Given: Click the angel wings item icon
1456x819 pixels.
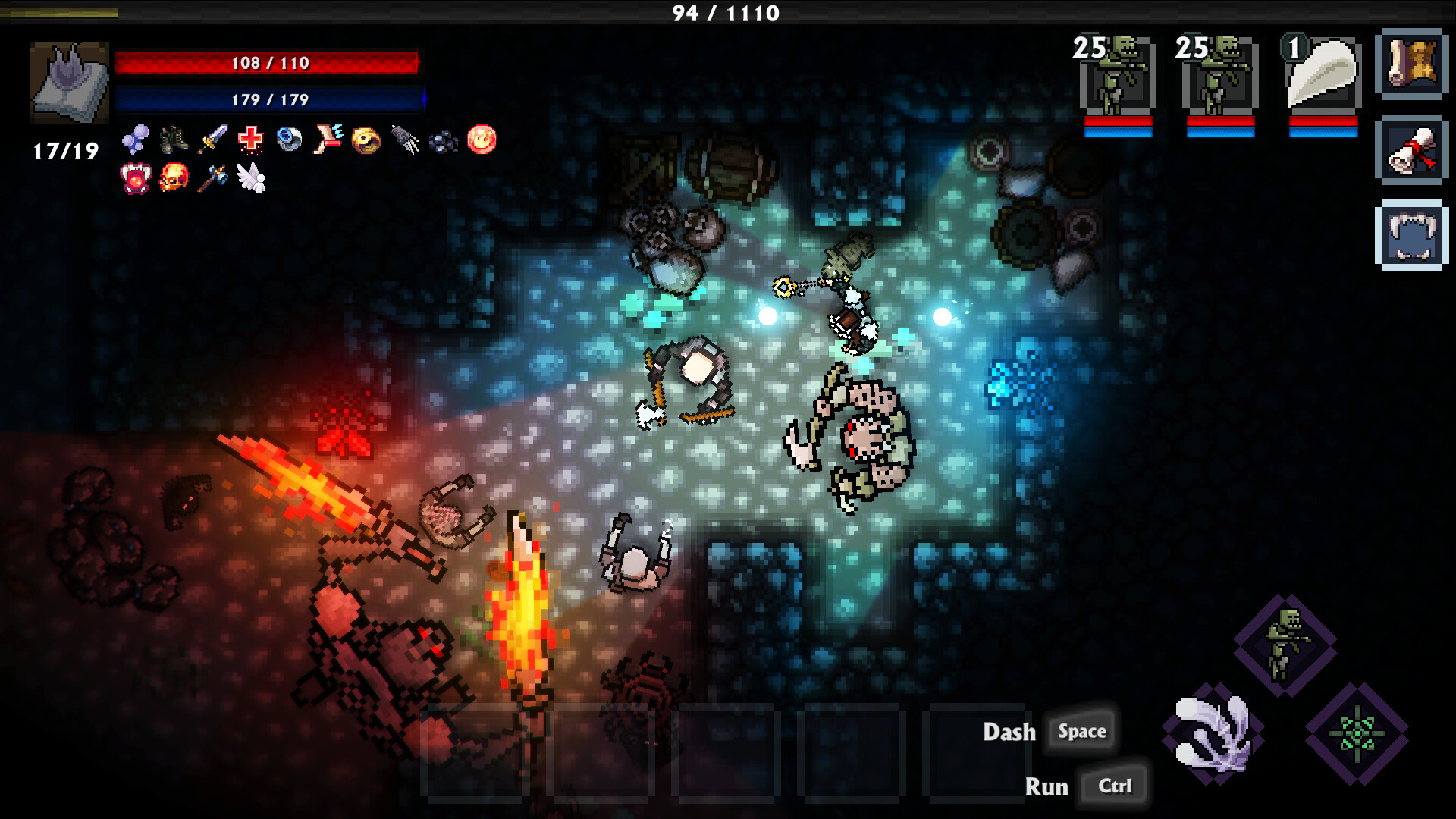Looking at the screenshot, I should (253, 178).
